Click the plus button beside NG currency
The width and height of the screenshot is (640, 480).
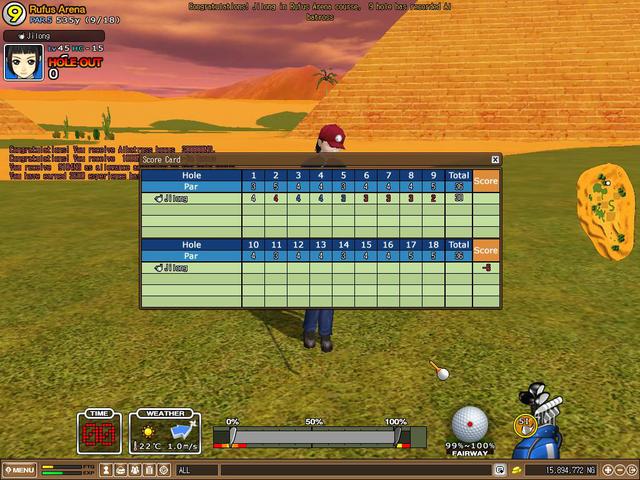point(607,469)
